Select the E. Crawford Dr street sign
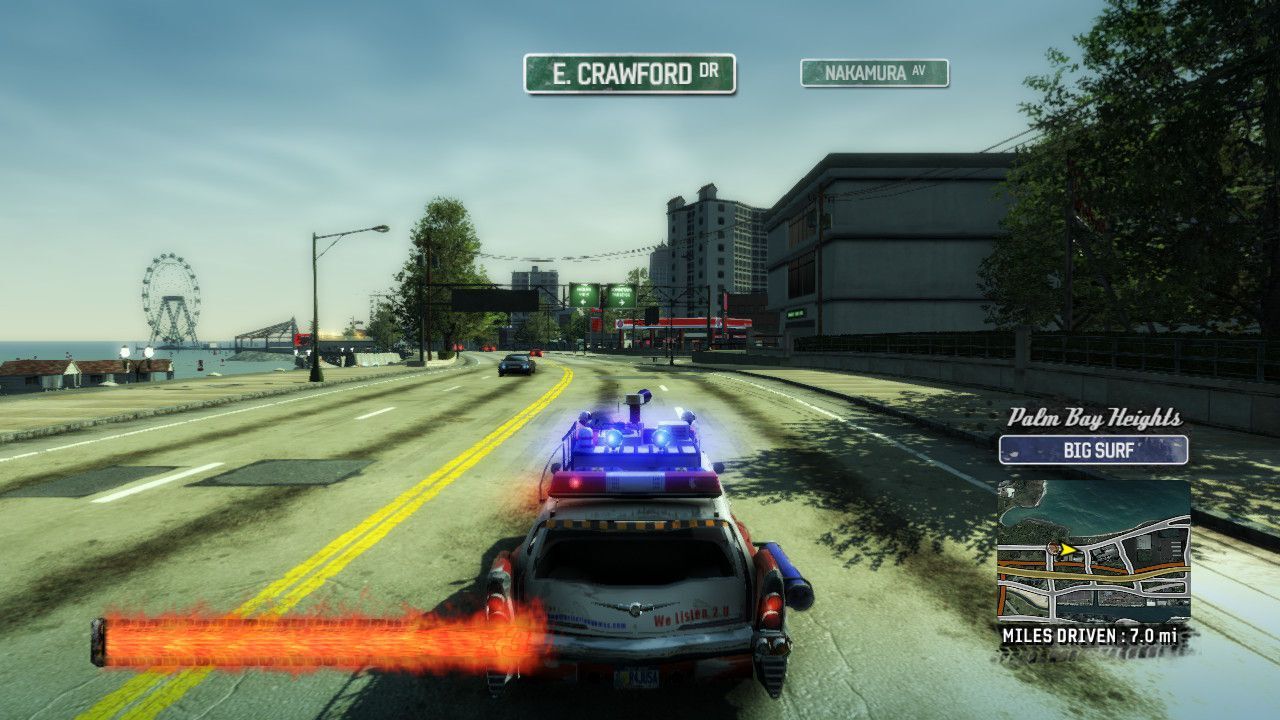Screen dimensions: 1280x720 (x=629, y=74)
